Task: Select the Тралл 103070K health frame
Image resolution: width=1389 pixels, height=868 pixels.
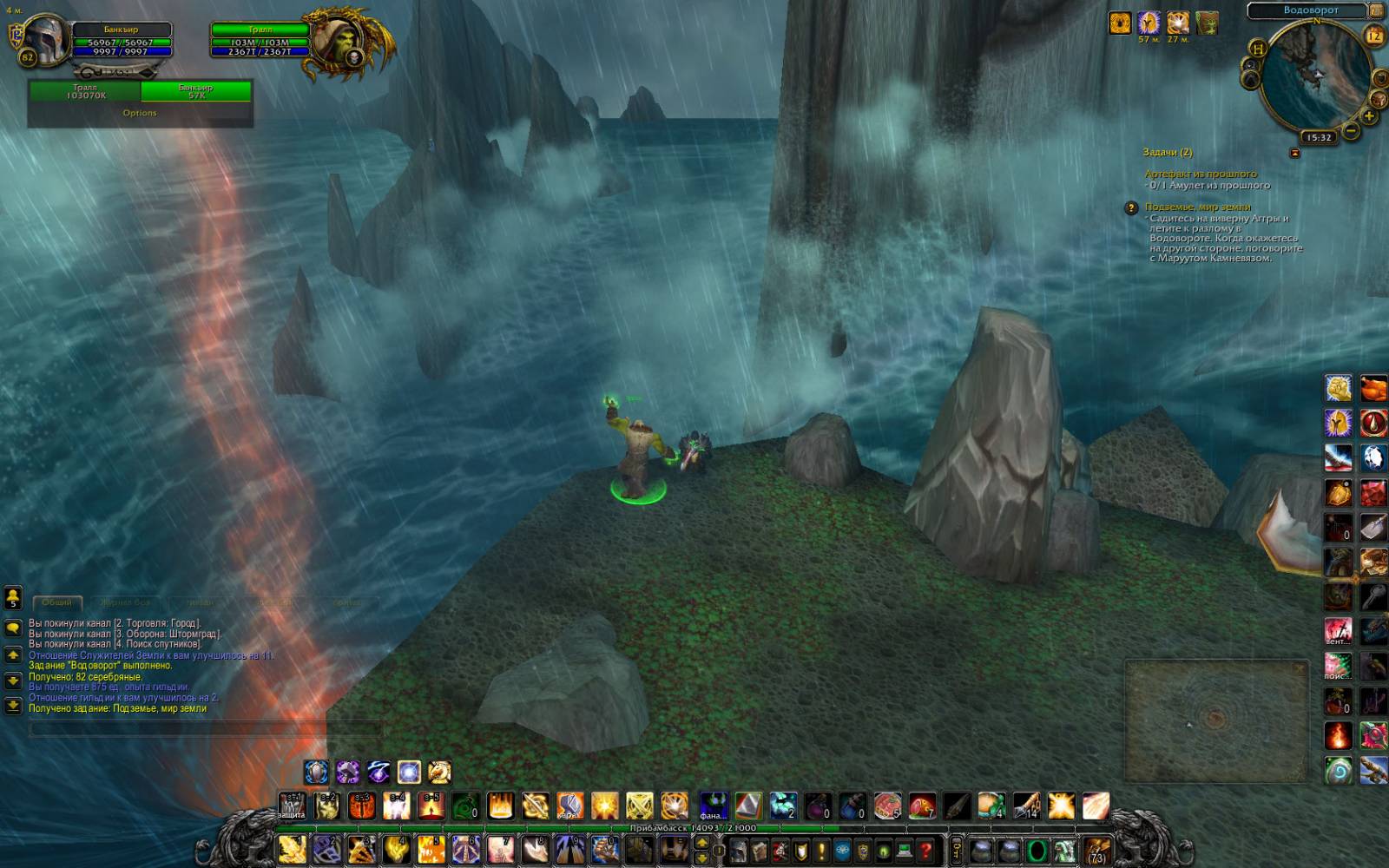Action: click(85, 91)
